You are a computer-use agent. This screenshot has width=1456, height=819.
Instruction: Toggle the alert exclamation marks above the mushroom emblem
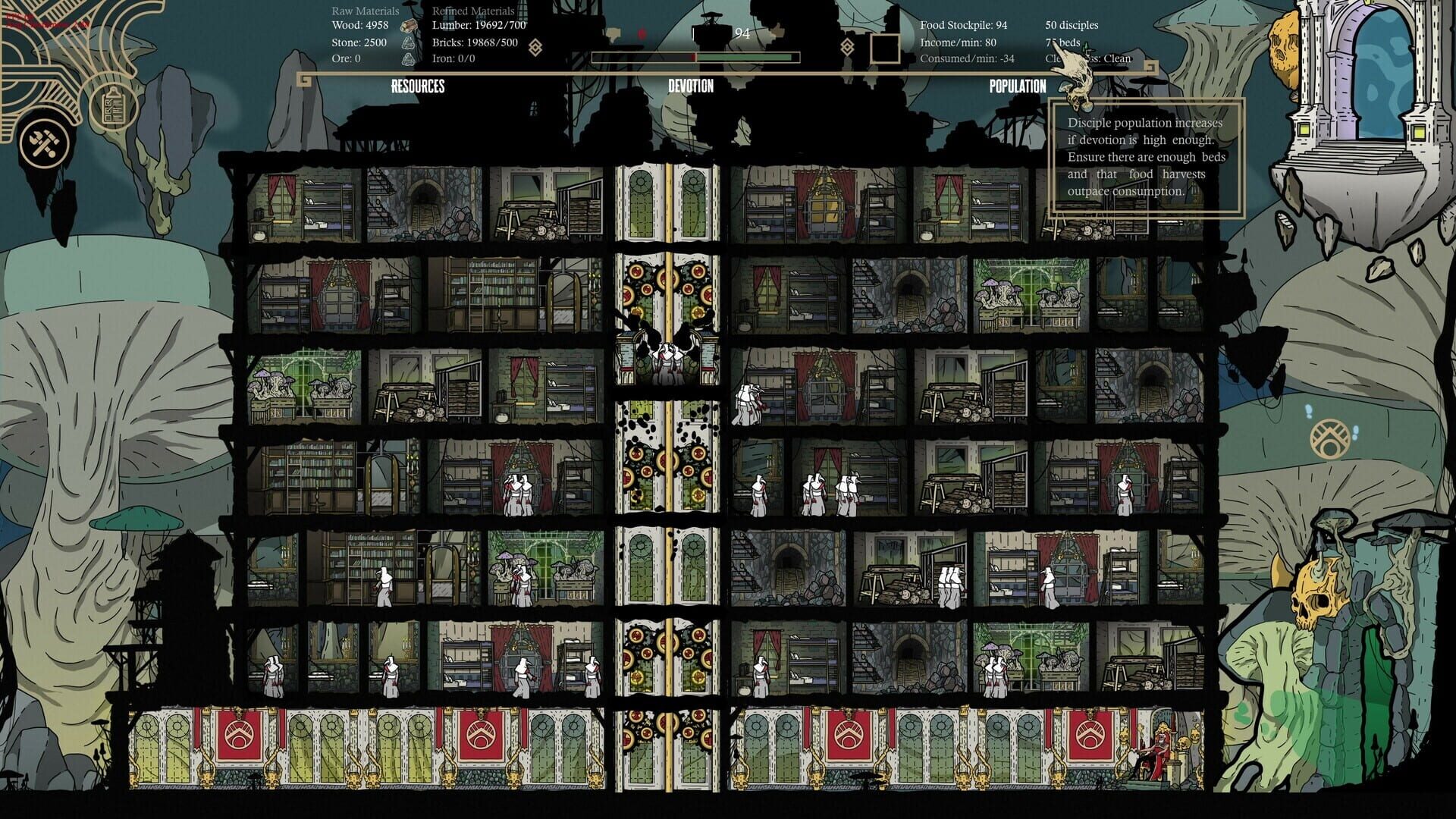pyautogui.click(x=1308, y=409)
